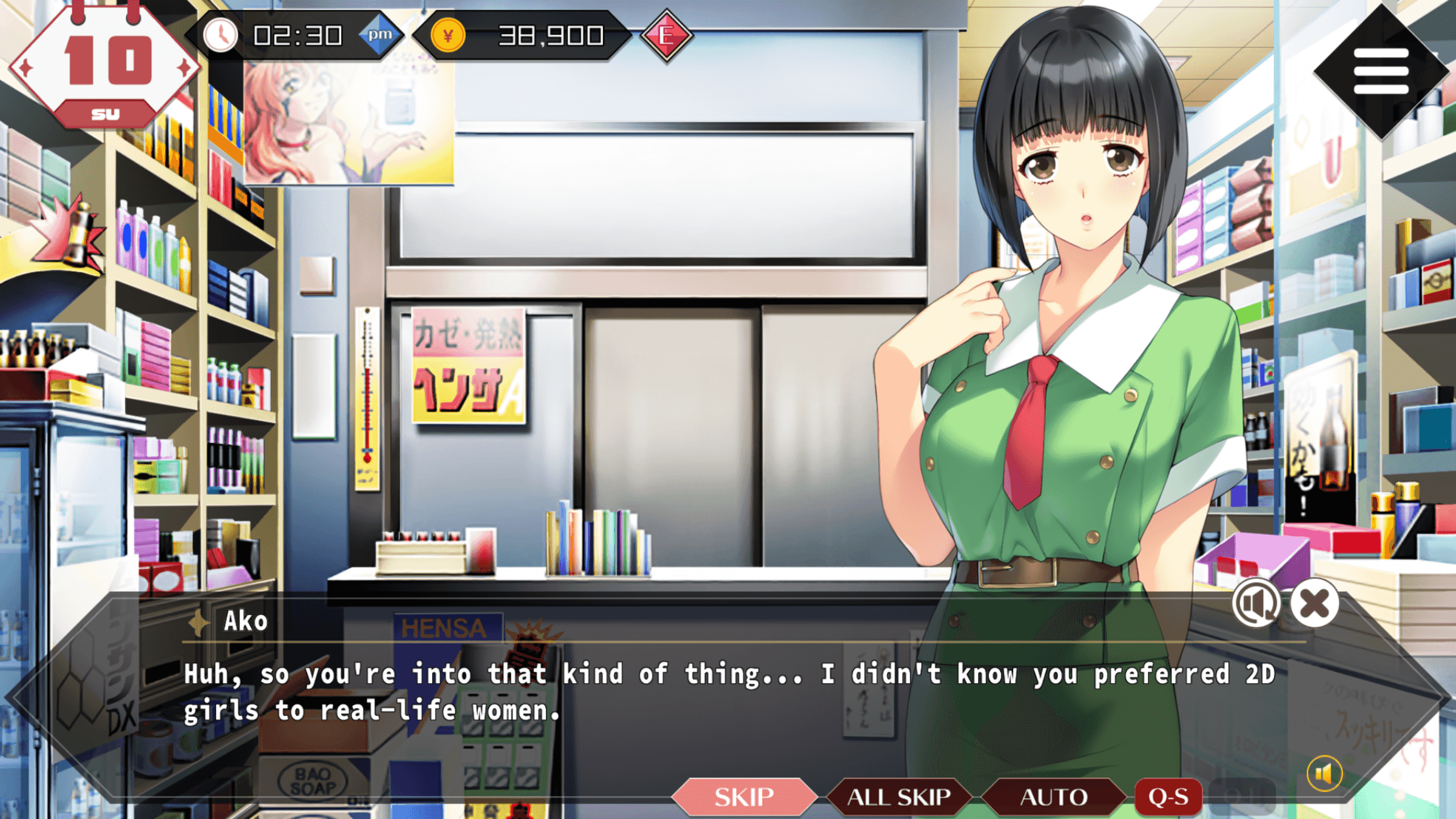Toggle the small gold speaker sound icon
Image resolution: width=1456 pixels, height=819 pixels.
(1324, 773)
